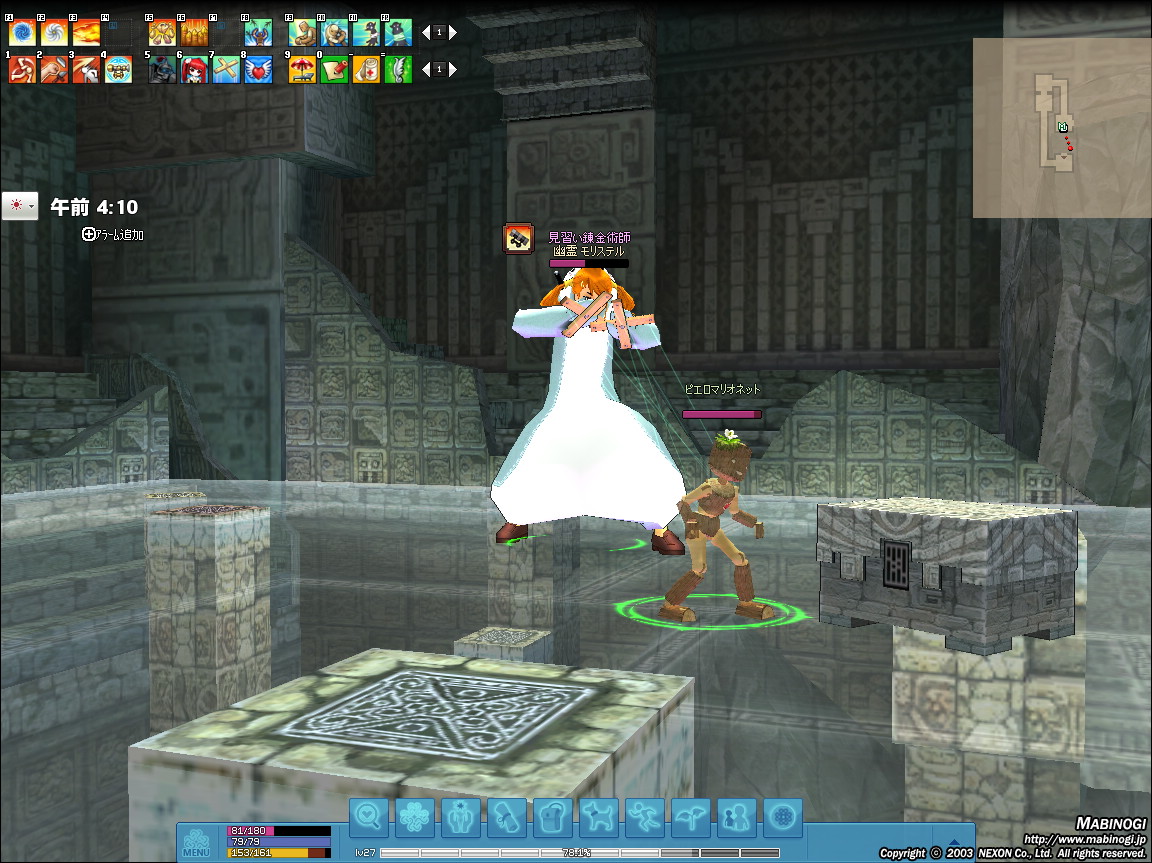Open the sun weather dropdown
The height and width of the screenshot is (863, 1152).
click(x=19, y=206)
